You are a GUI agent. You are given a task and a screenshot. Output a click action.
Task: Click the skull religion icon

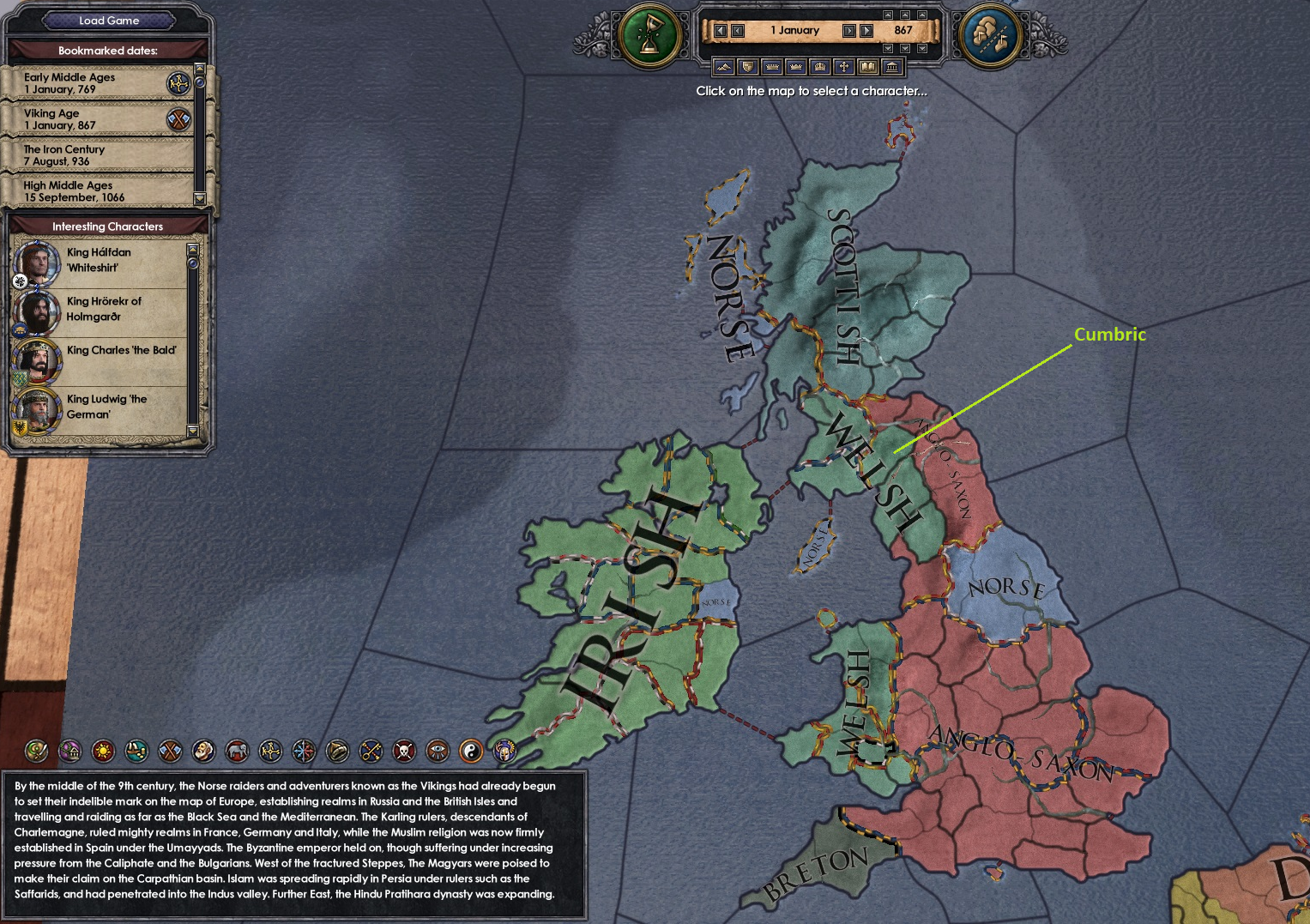pyautogui.click(x=404, y=752)
